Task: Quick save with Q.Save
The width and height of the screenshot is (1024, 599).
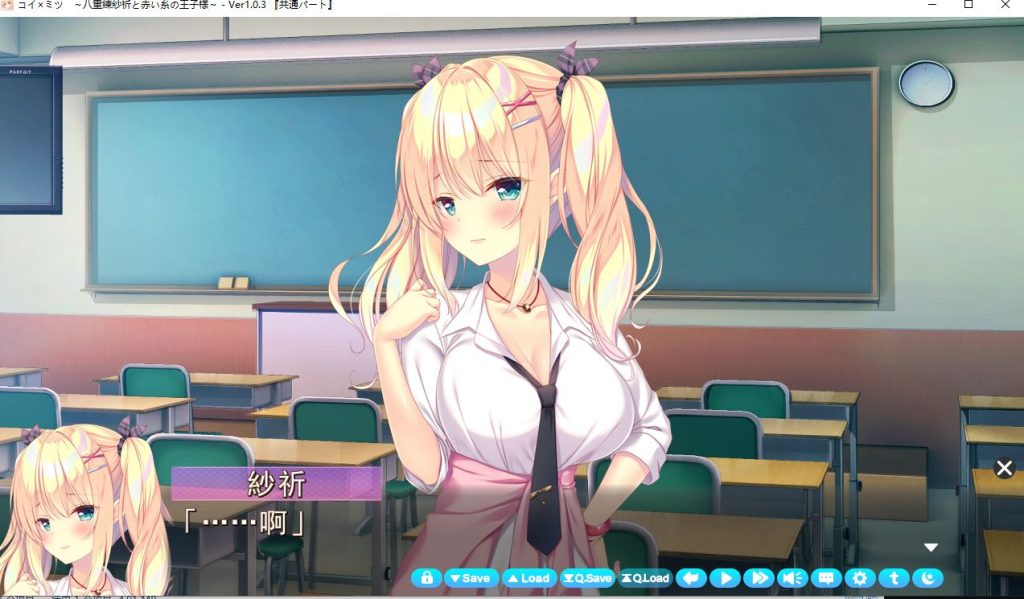Action: point(587,578)
